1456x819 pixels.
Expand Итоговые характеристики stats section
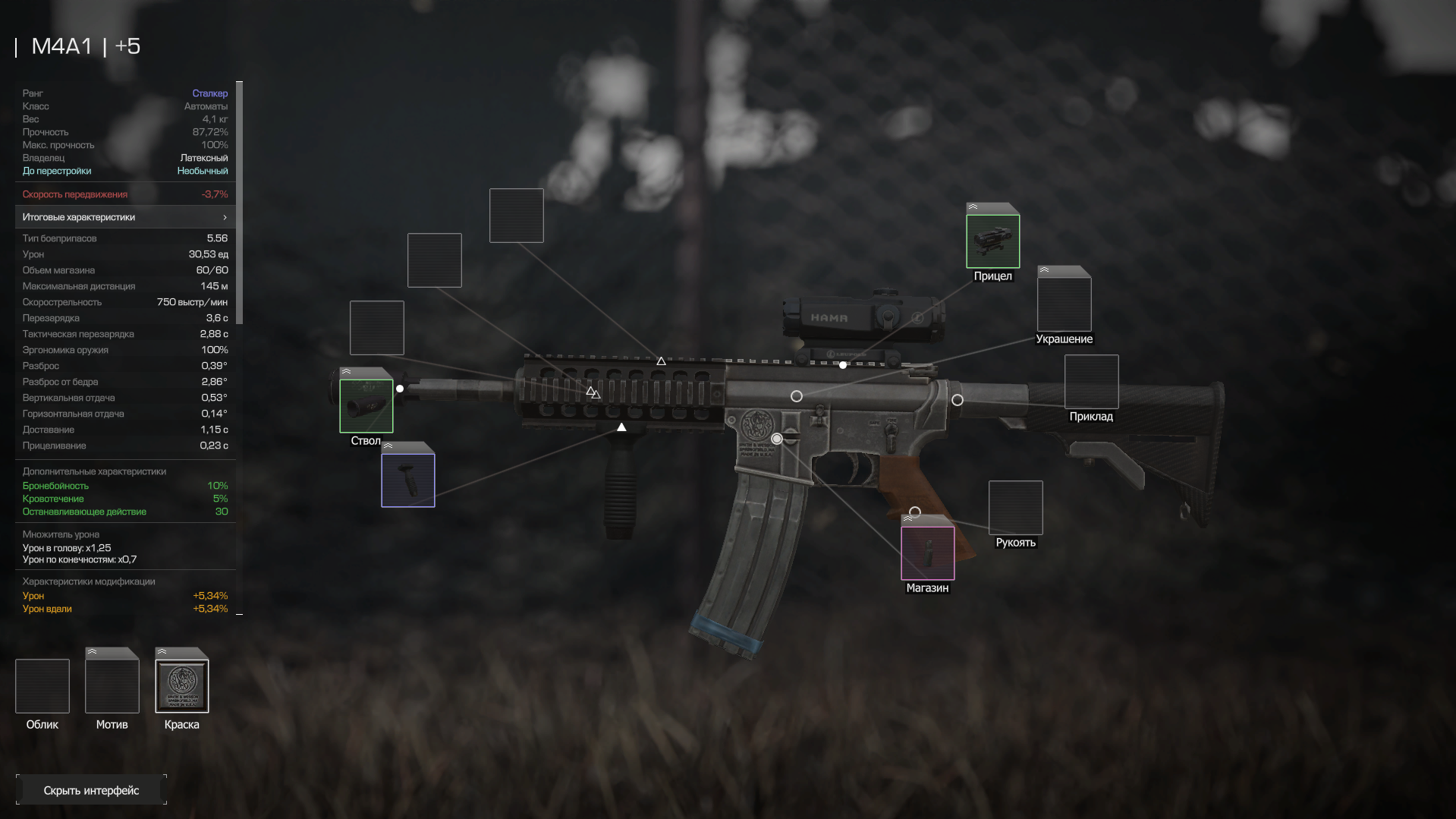coord(125,217)
